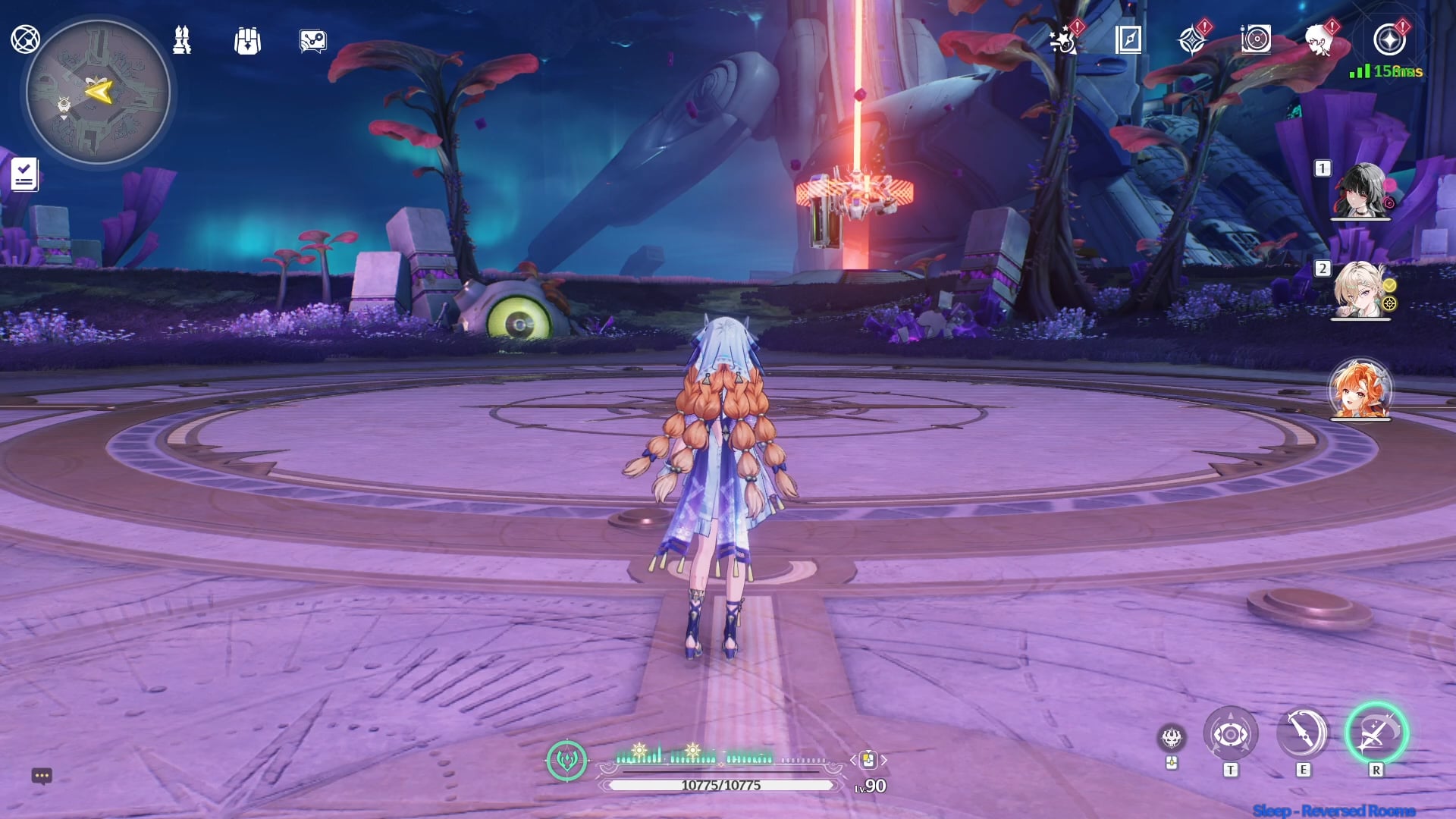
Task: Trigger the glowing green resonance liberation
Action: [1376, 733]
